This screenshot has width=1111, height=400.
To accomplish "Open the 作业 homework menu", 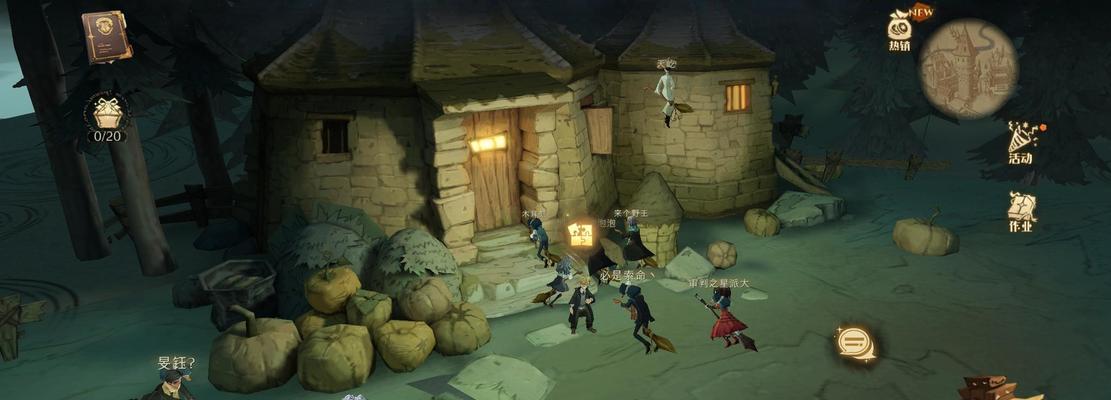I will click(1021, 212).
